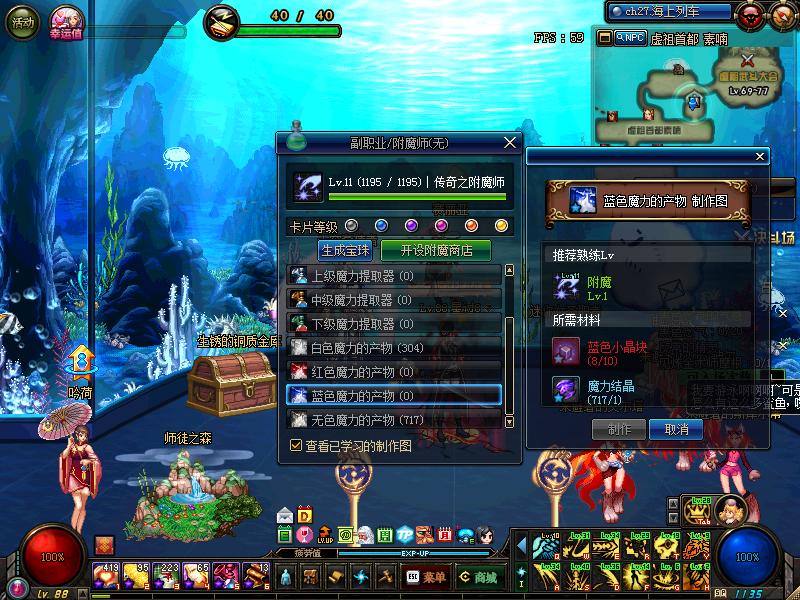Click the red skull icon at top right
This screenshot has height=600, width=800.
click(x=748, y=14)
